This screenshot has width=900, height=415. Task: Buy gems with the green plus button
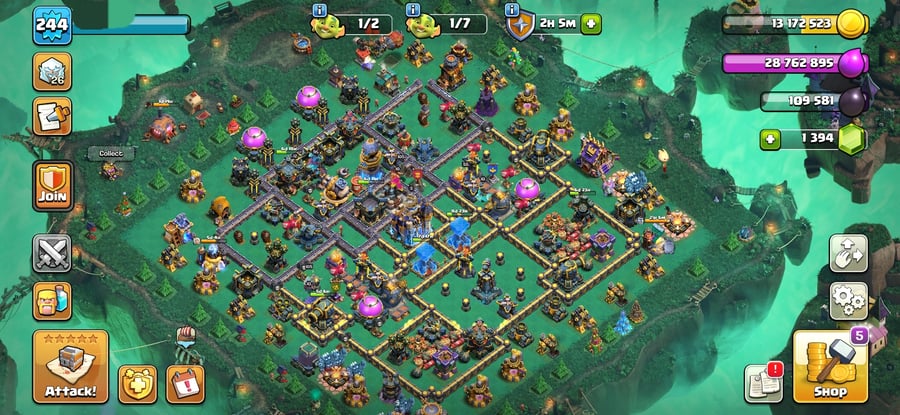pos(770,139)
